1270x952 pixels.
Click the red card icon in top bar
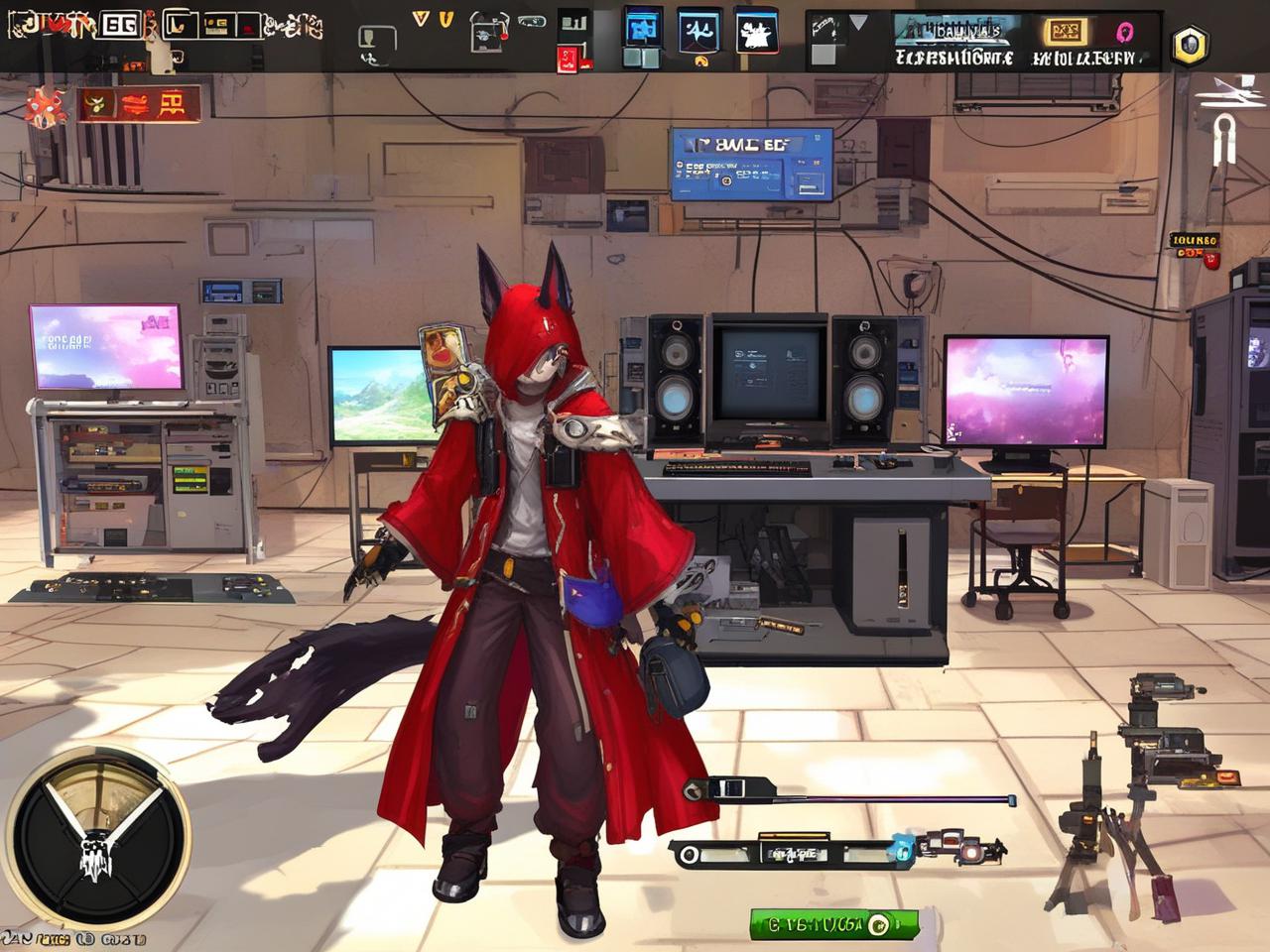click(569, 58)
